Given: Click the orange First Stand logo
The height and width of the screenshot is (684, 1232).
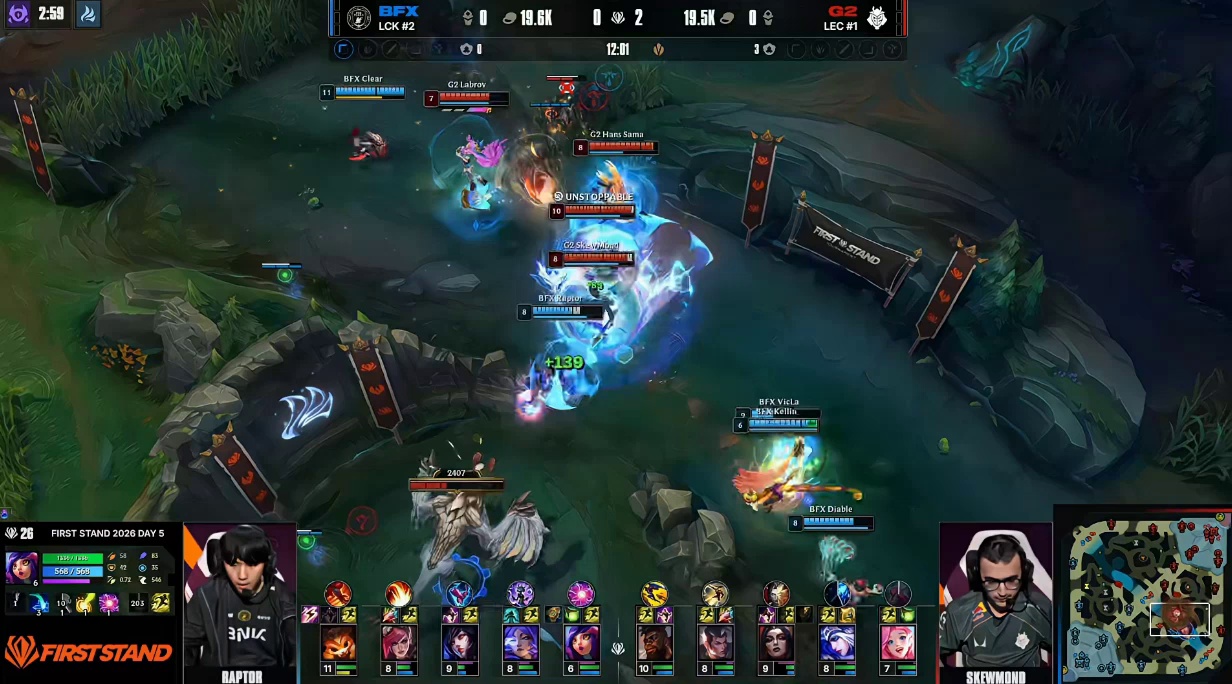Looking at the screenshot, I should tap(88, 654).
